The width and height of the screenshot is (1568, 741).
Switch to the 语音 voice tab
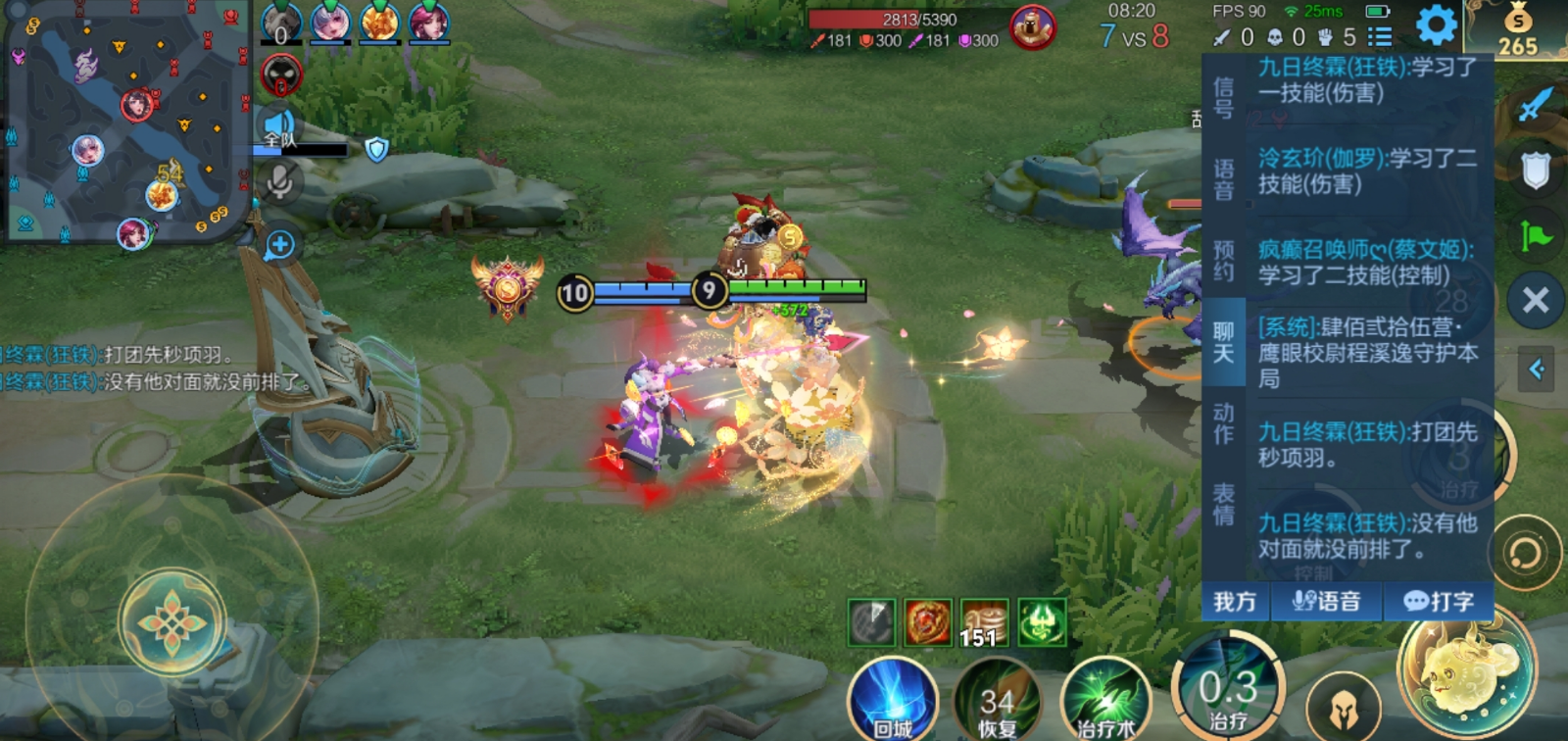1224,179
